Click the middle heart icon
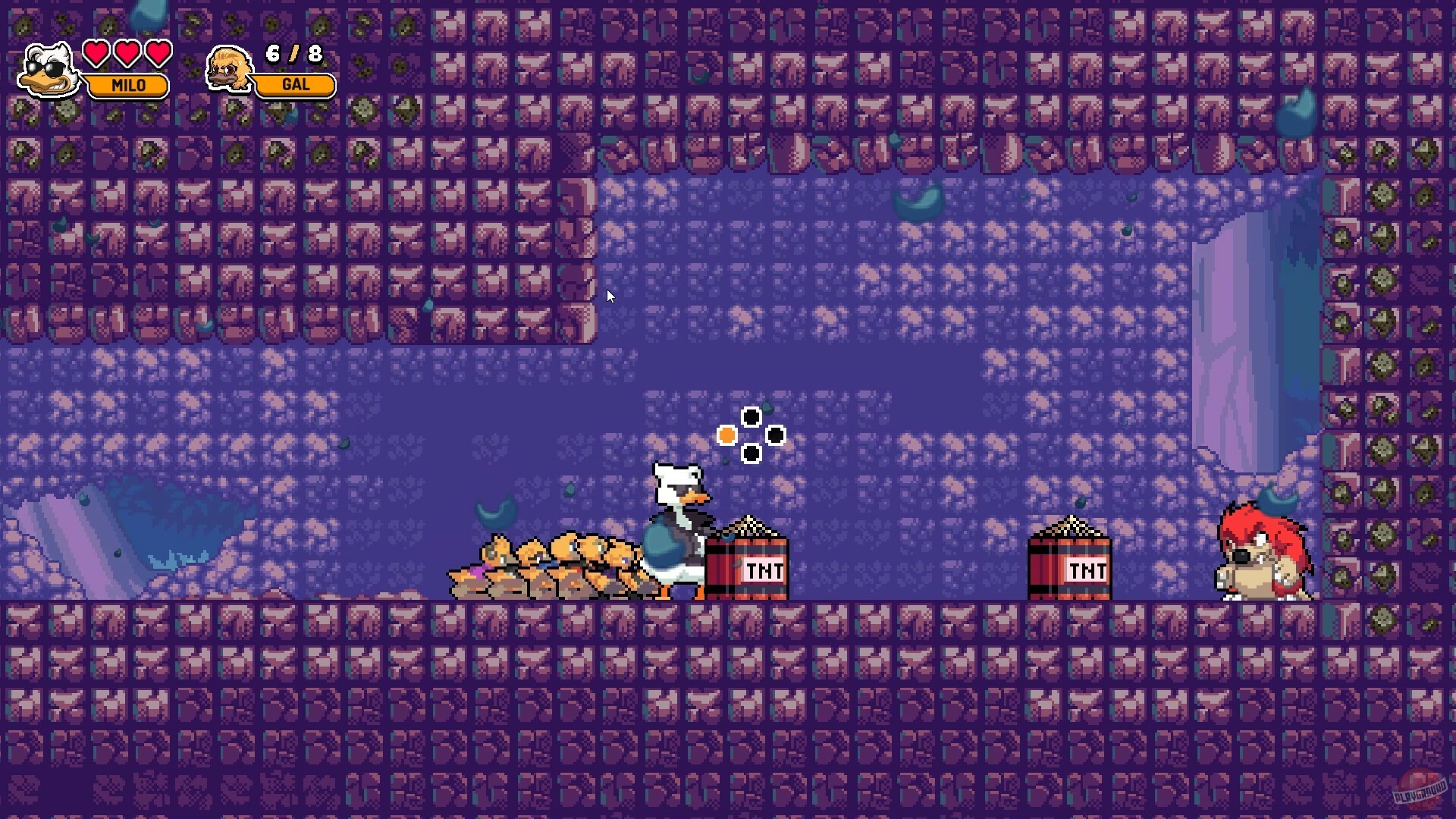The height and width of the screenshot is (819, 1456). coord(126,55)
